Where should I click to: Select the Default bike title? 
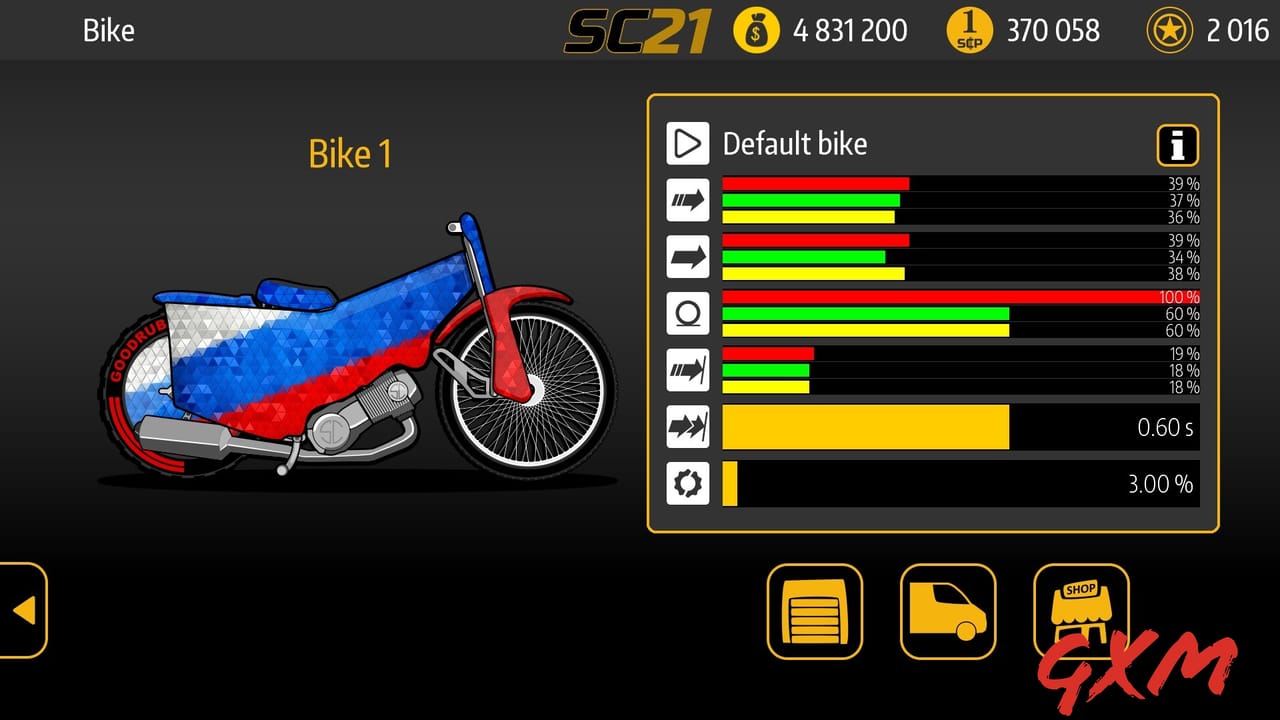click(x=795, y=144)
